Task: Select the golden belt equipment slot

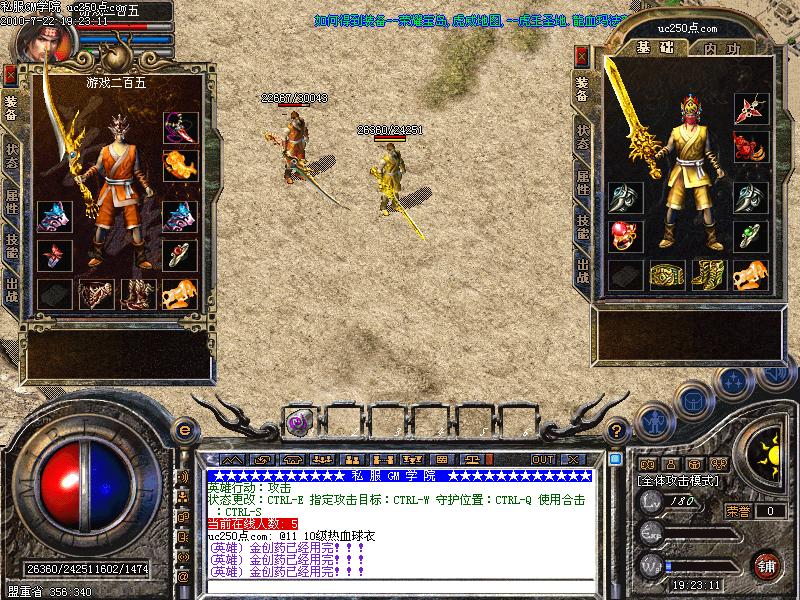Action: click(x=665, y=273)
